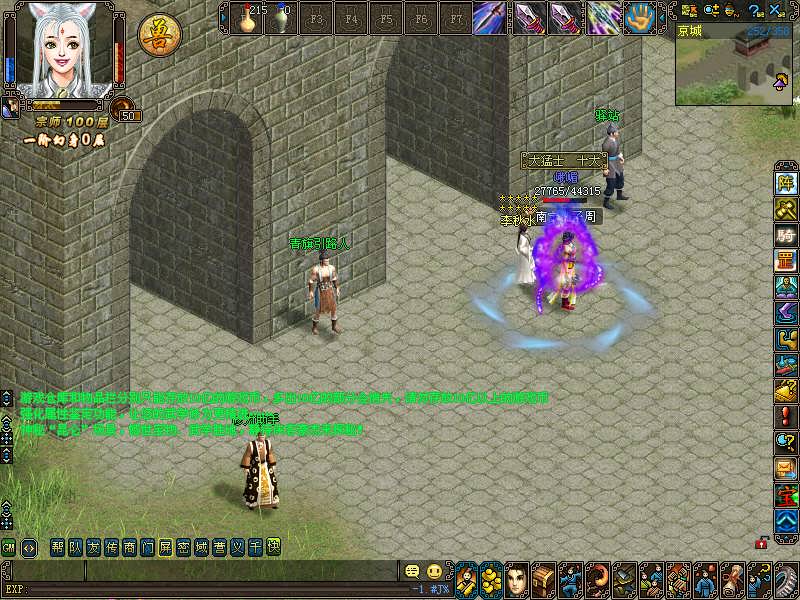
Task: Open the emoji smiley picker
Action: (434, 571)
